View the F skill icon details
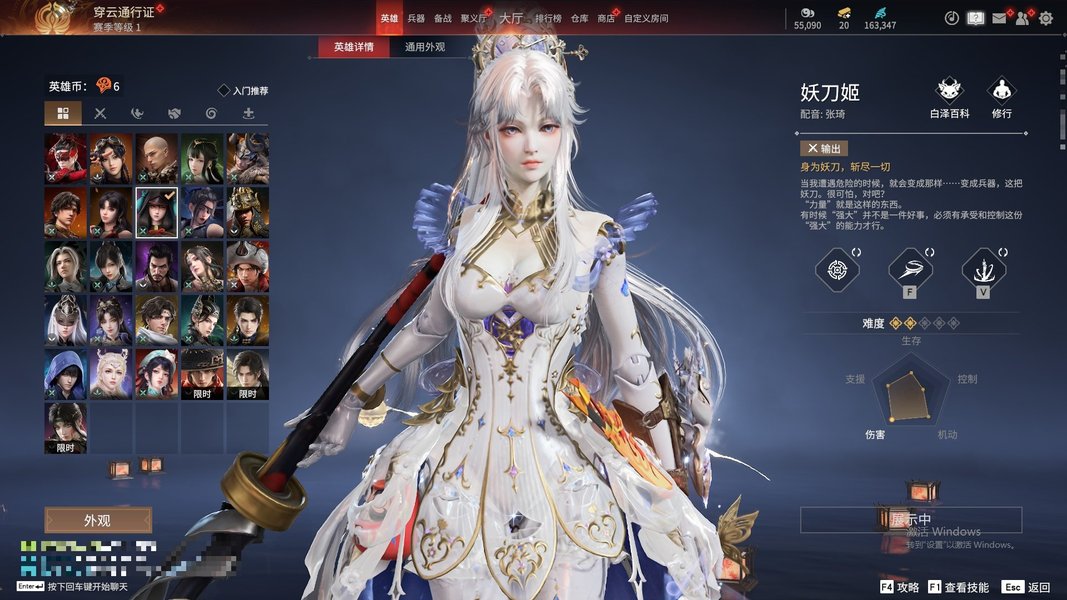Screen dimensions: 1067x600 [911, 269]
